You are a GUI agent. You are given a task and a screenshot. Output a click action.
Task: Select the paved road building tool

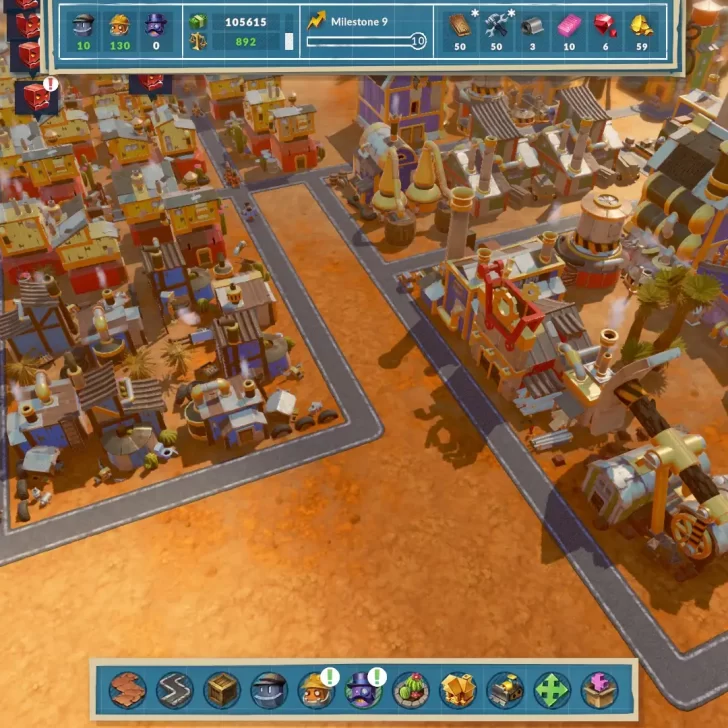pyautogui.click(x=175, y=689)
